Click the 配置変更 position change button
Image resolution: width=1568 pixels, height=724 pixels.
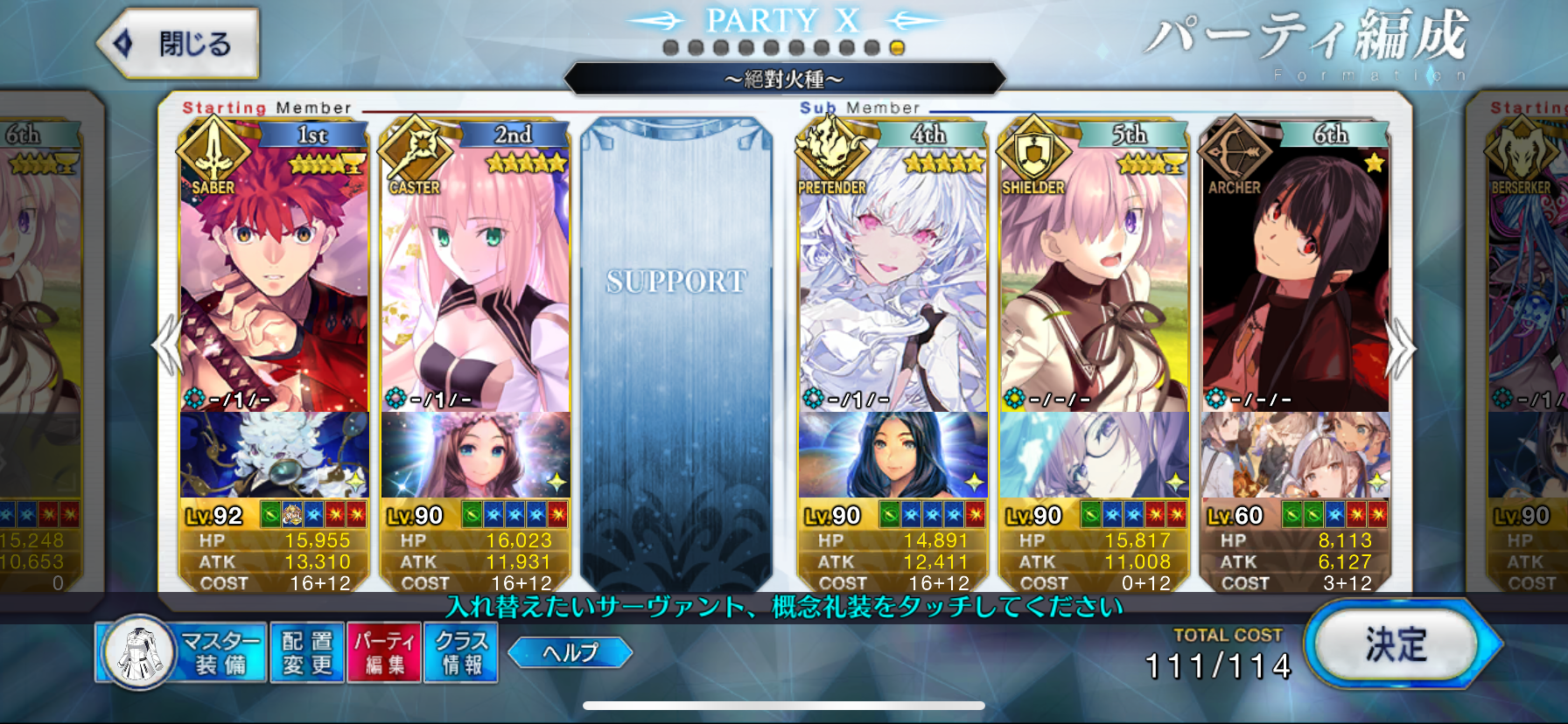(x=305, y=651)
